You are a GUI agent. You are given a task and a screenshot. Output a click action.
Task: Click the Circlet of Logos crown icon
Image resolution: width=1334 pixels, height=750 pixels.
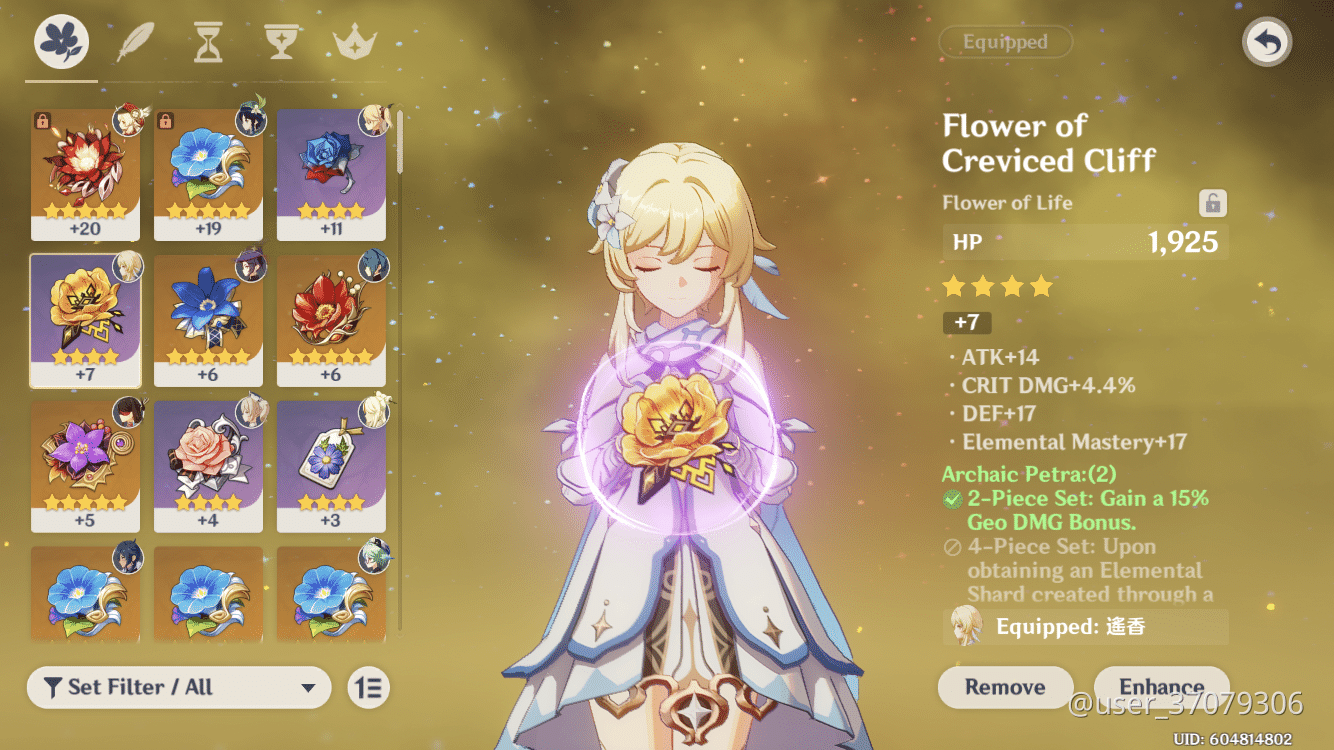353,42
